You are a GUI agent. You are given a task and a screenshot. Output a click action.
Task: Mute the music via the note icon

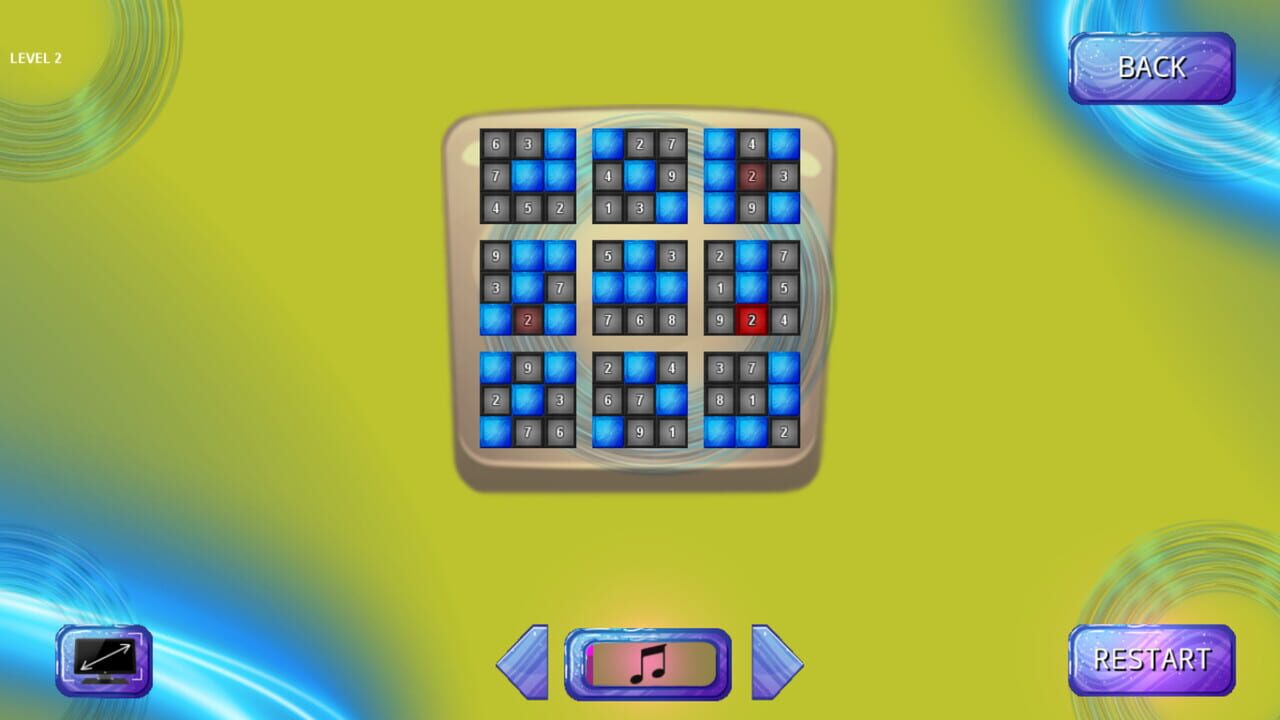646,661
